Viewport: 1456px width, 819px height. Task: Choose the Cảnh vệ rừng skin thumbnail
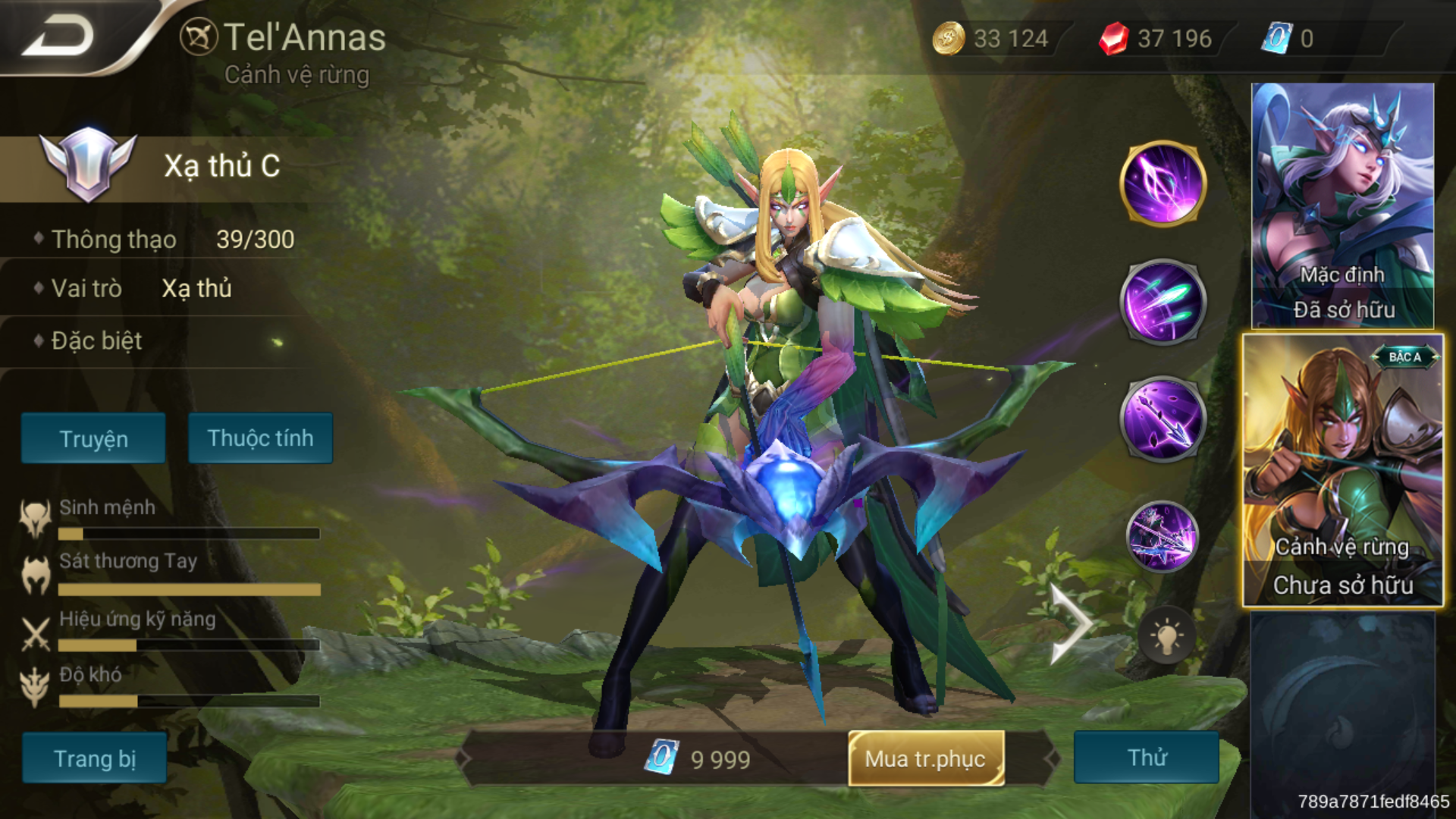[x=1342, y=470]
